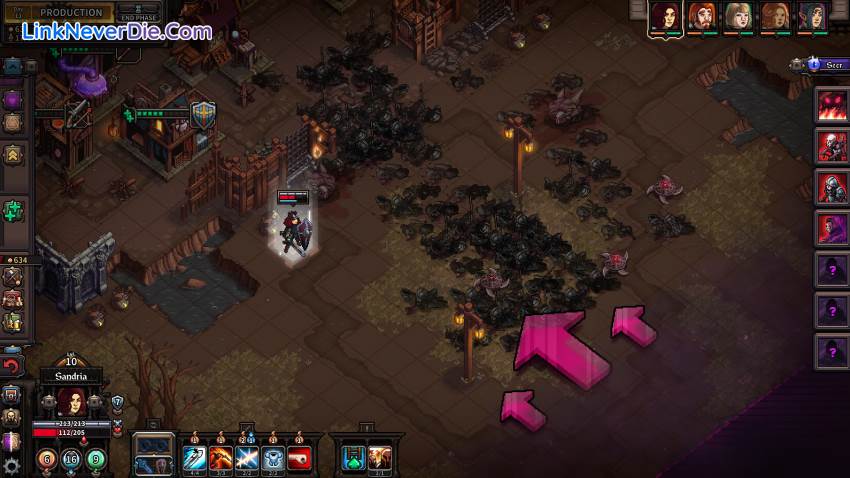The height and width of the screenshot is (478, 850).
Task: Activate the red pistol skill
Action: [x=299, y=459]
